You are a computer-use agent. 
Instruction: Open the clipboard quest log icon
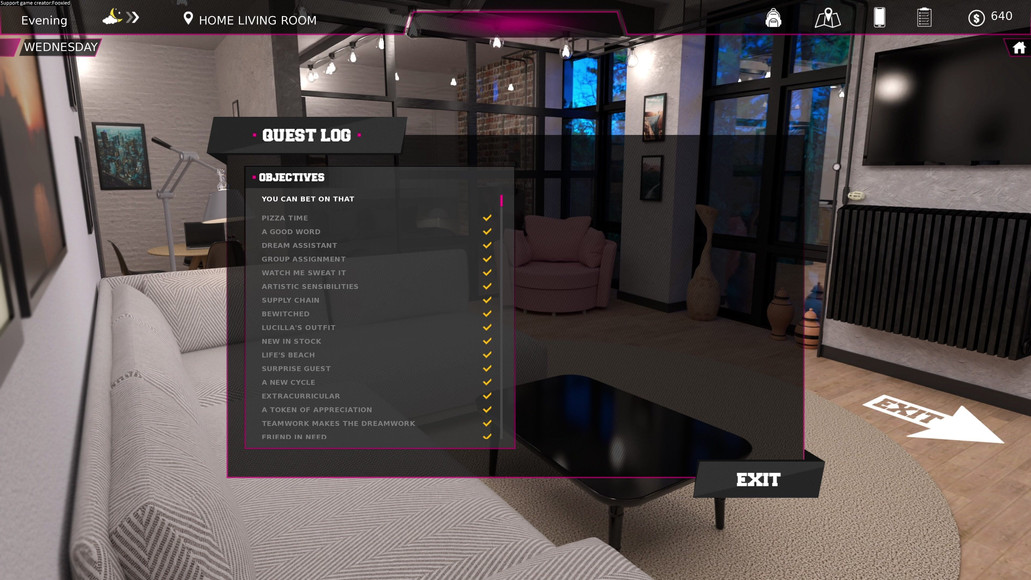click(x=924, y=17)
